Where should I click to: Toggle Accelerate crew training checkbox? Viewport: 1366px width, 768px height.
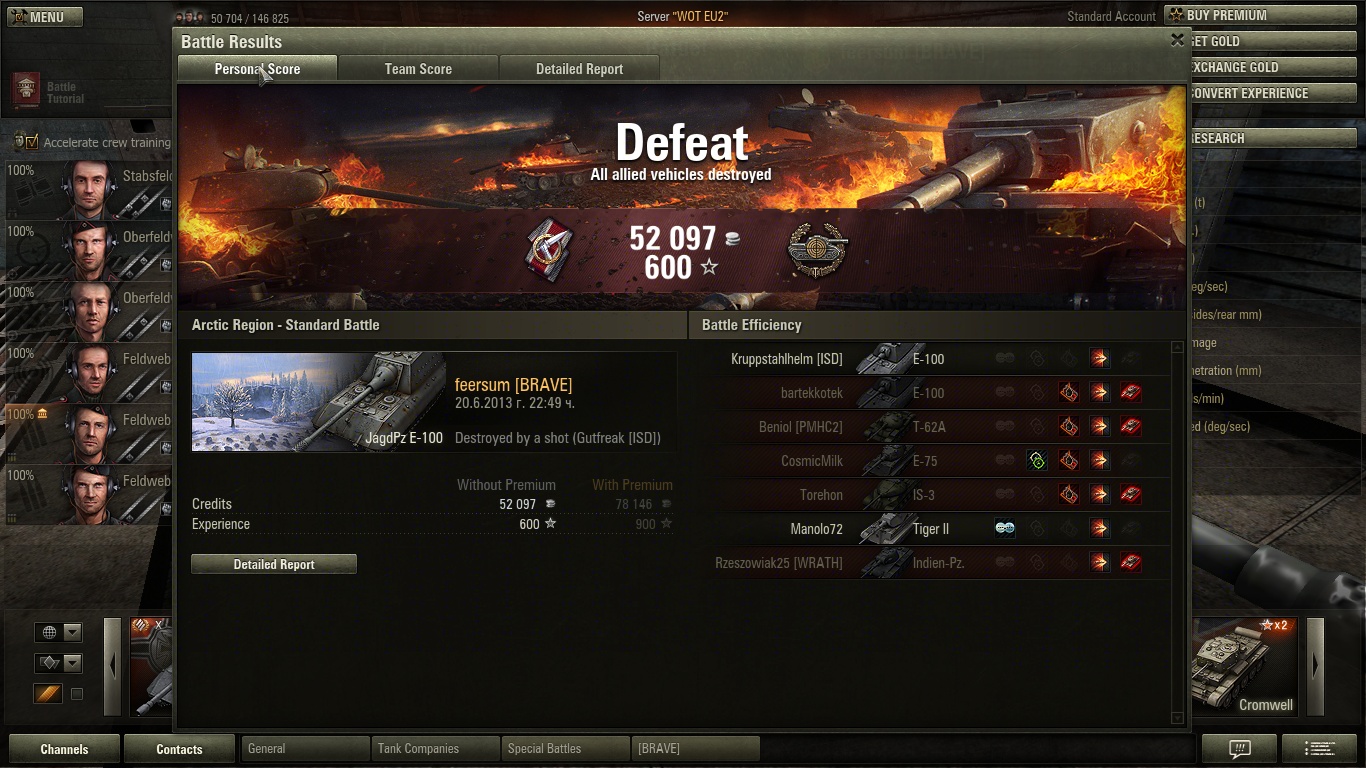tap(32, 142)
